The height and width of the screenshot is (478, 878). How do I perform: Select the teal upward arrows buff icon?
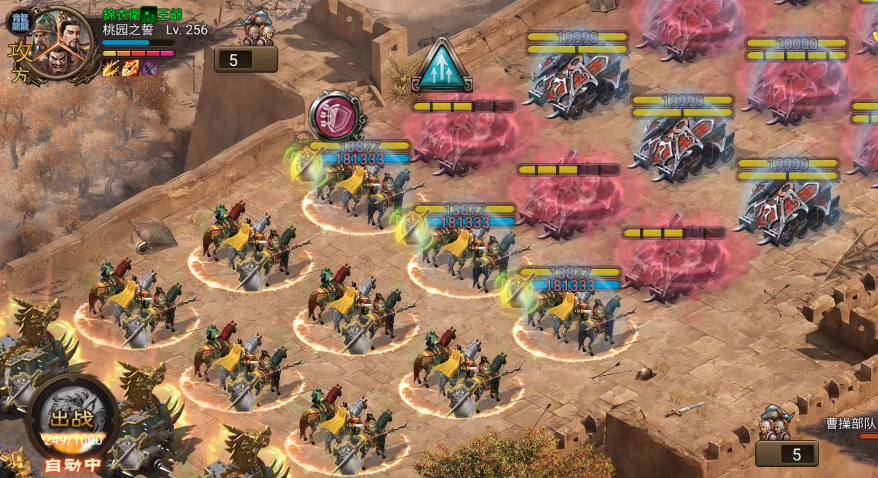point(440,66)
